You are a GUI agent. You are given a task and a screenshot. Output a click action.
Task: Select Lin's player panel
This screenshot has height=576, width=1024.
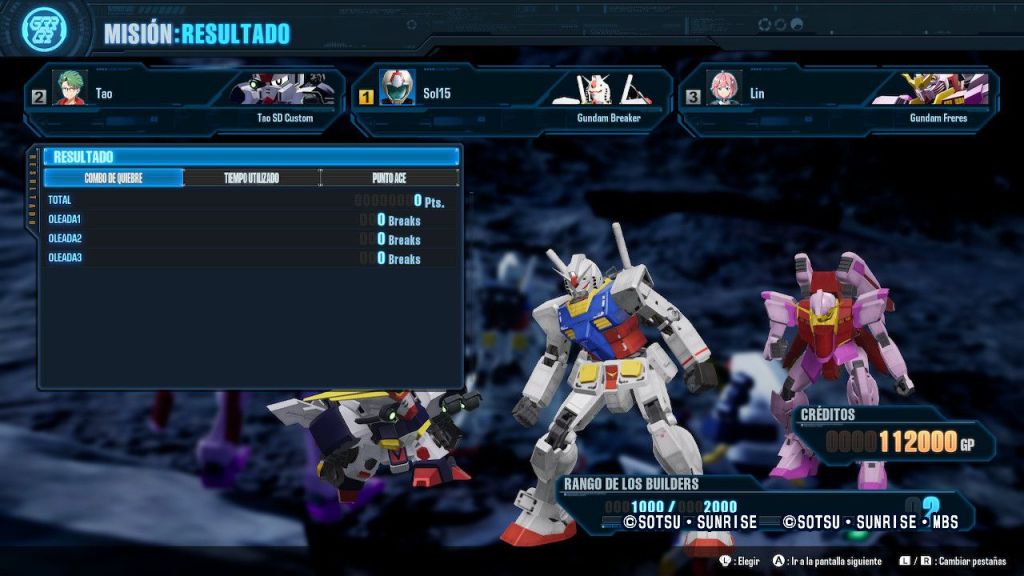838,100
